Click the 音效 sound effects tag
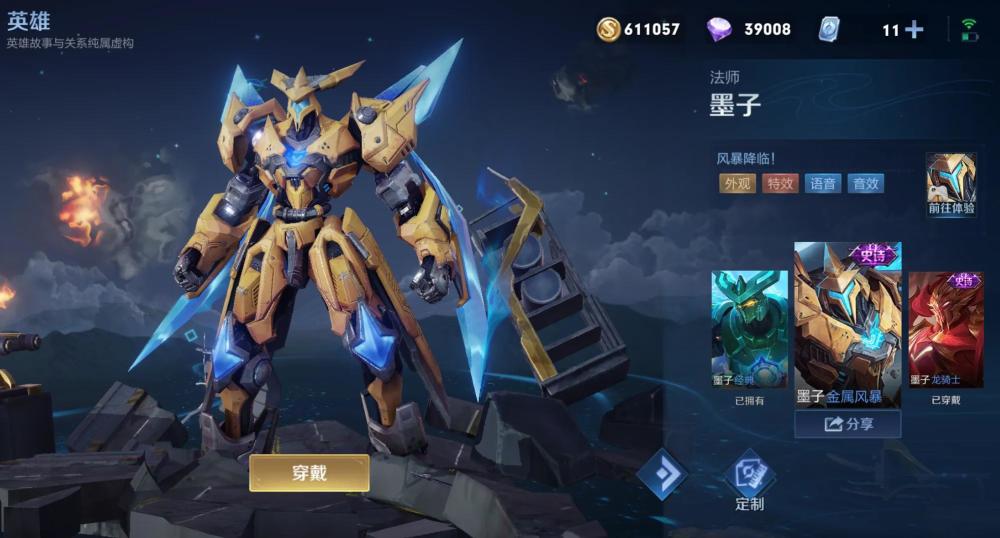 point(865,183)
